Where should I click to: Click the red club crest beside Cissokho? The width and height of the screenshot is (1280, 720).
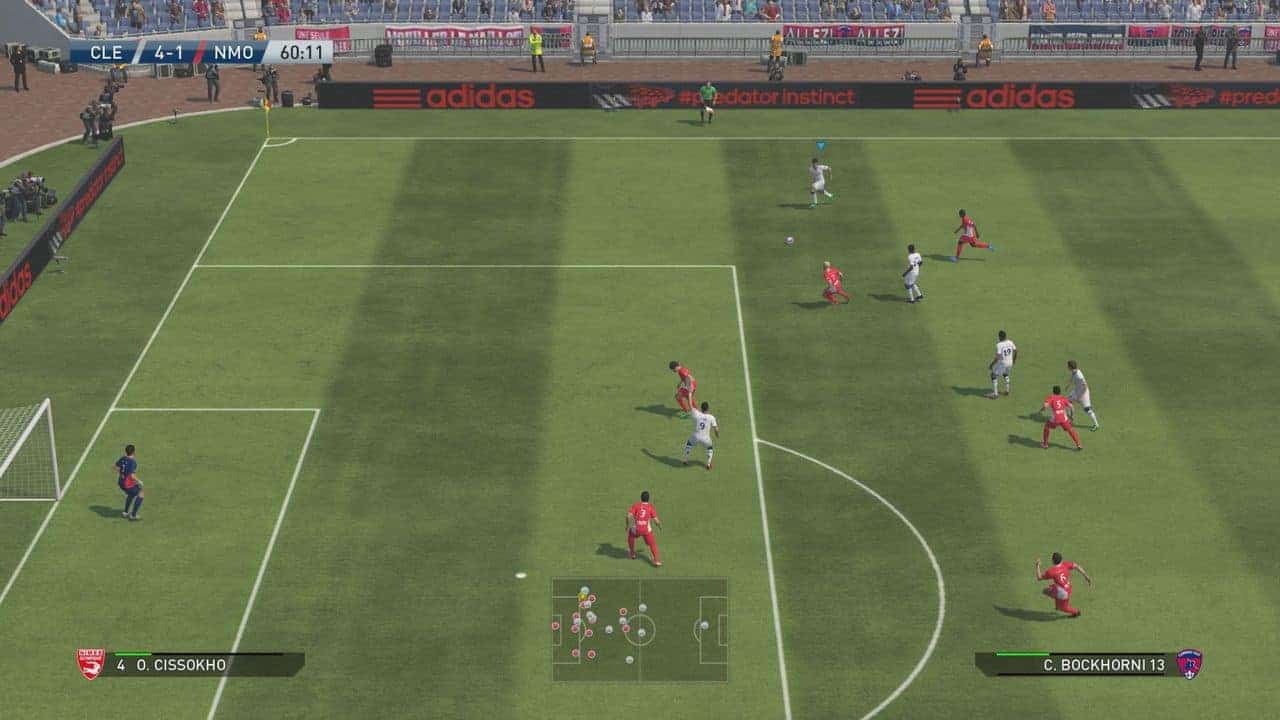click(91, 664)
